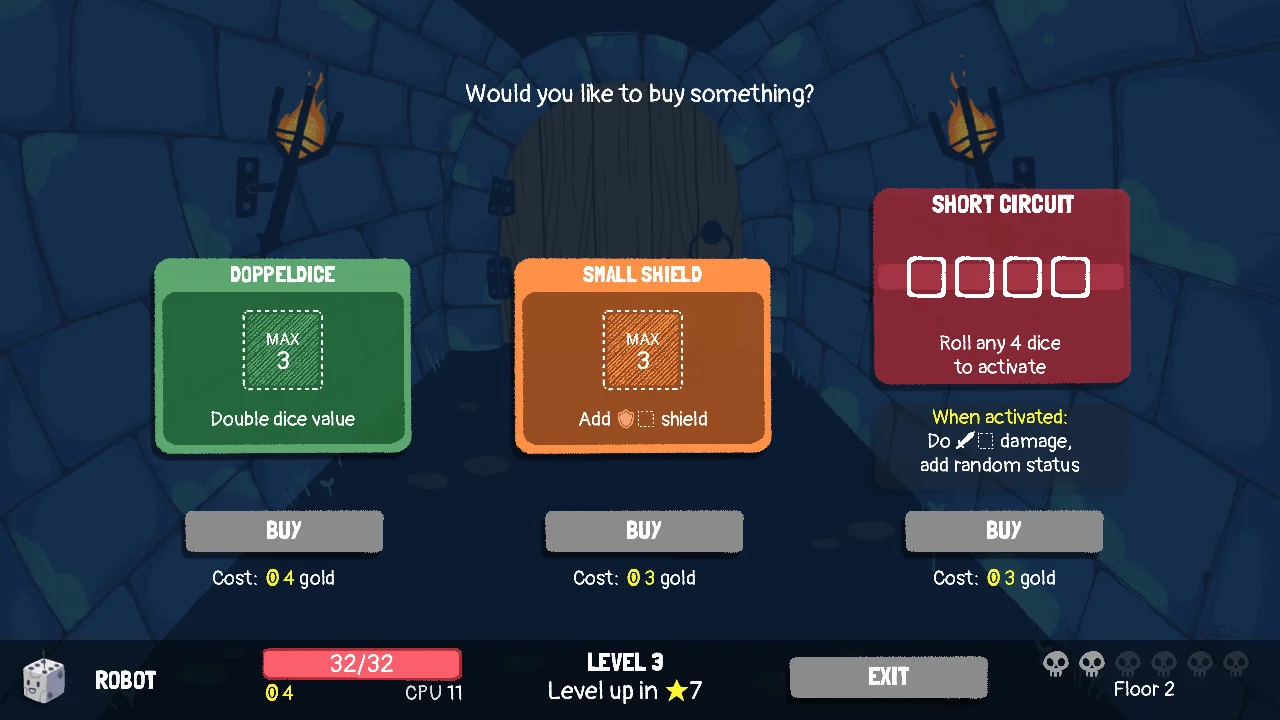Click the CPU 11 counter
This screenshot has height=720, width=1280.
[x=433, y=692]
